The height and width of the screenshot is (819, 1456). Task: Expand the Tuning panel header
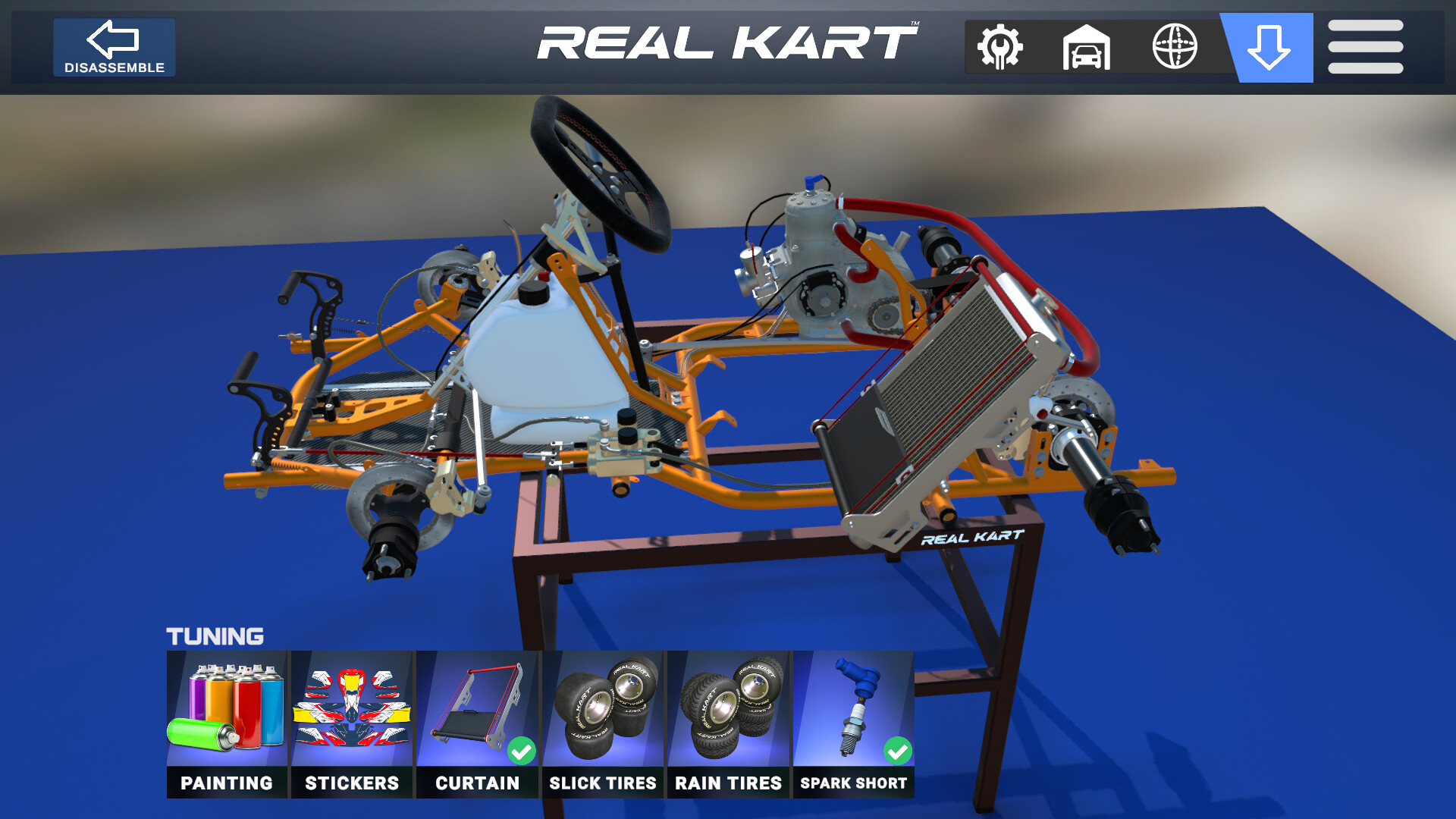[x=216, y=635]
